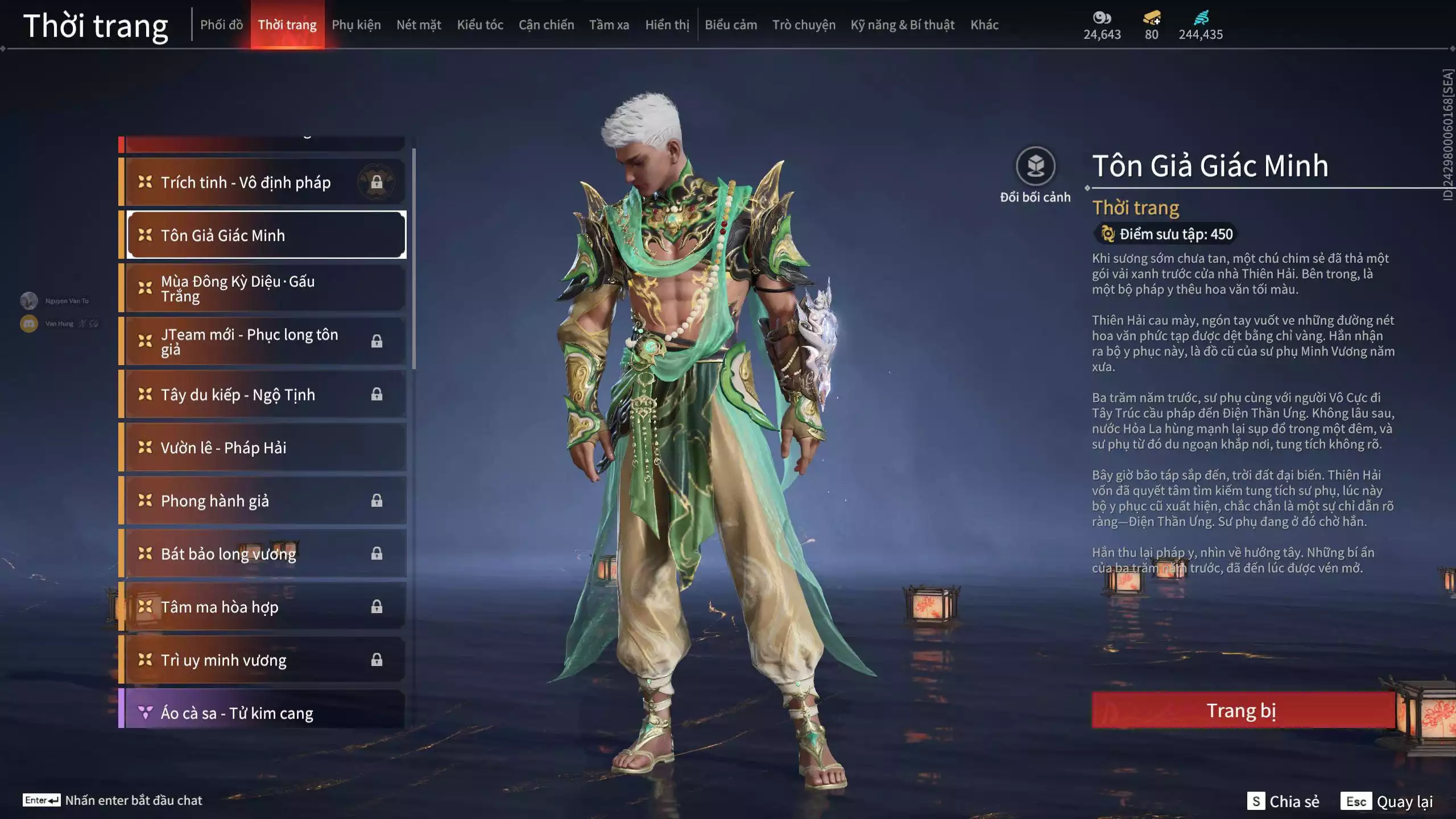Go to the Kiểu tóc tab
The width and height of the screenshot is (1456, 819).
click(x=480, y=25)
